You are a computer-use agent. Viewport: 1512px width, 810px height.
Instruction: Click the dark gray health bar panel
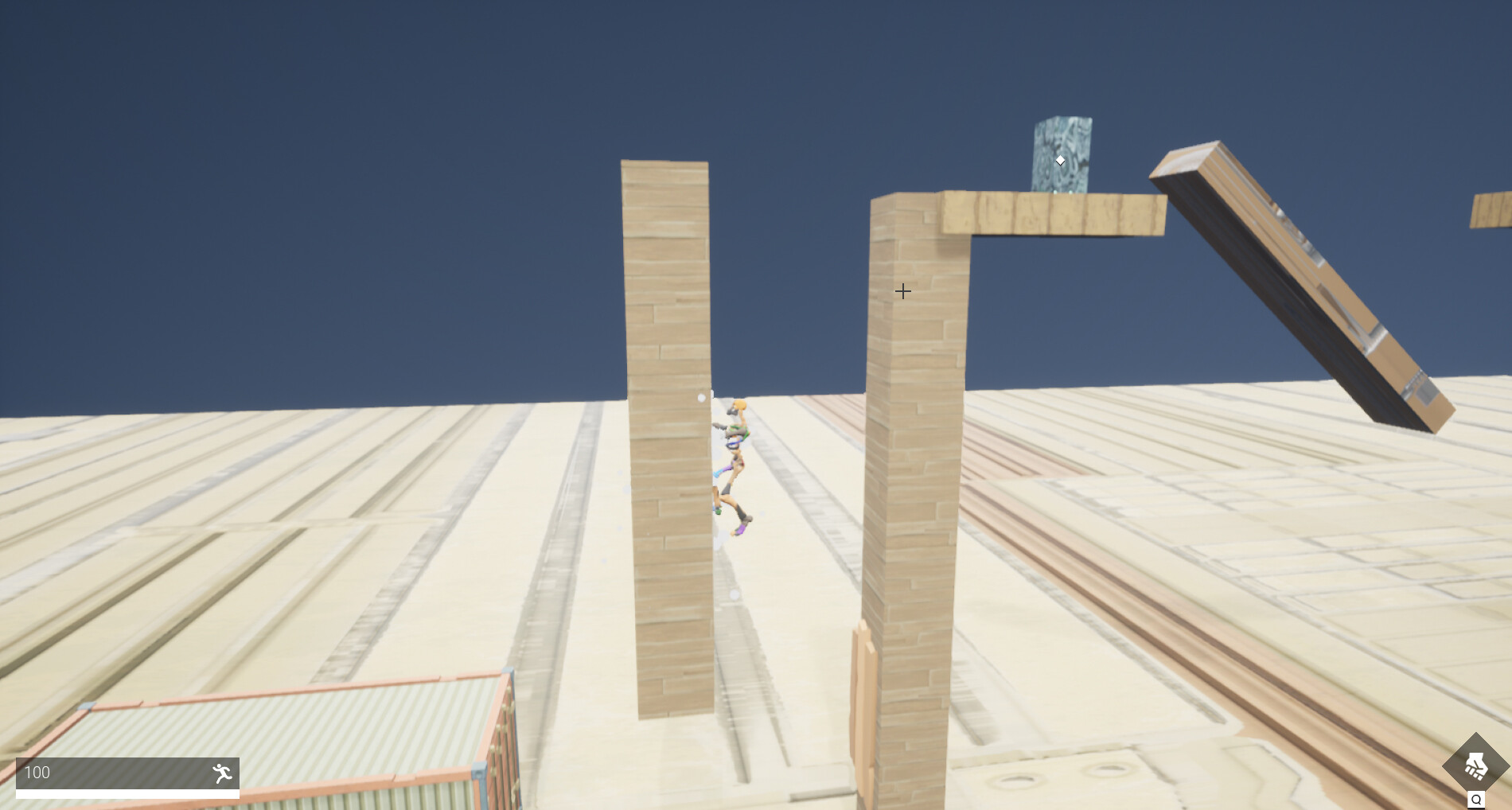[127, 772]
